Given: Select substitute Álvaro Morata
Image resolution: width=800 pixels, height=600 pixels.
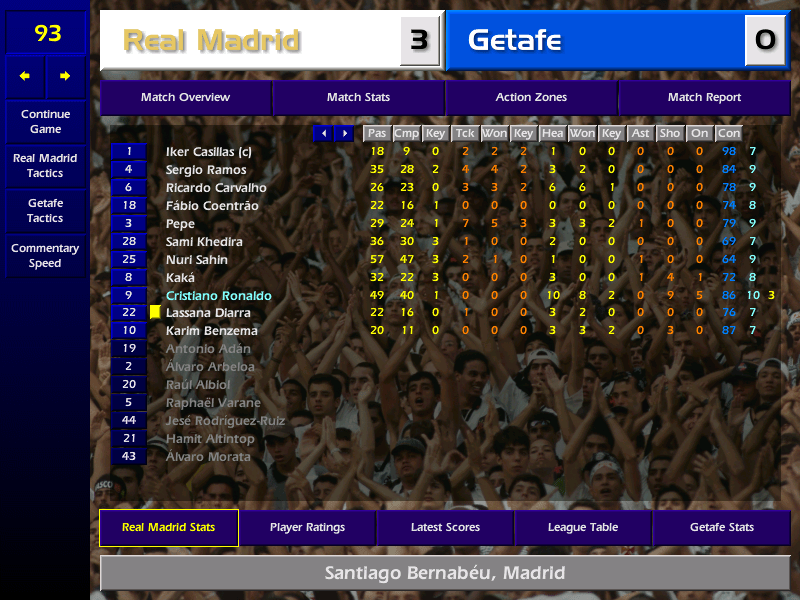Looking at the screenshot, I should pos(208,457).
